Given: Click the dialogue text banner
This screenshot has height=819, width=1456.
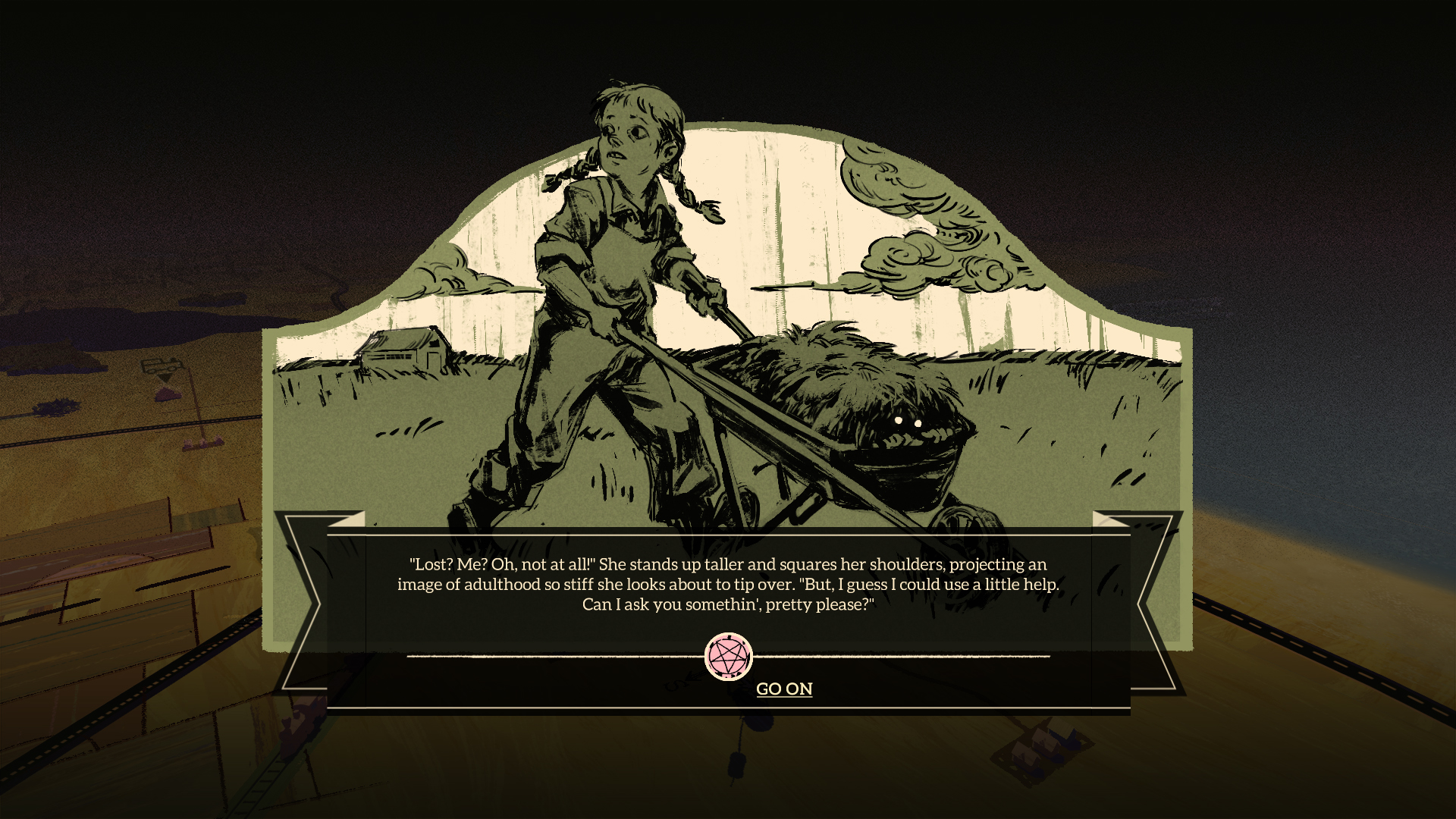Looking at the screenshot, I should [728, 585].
